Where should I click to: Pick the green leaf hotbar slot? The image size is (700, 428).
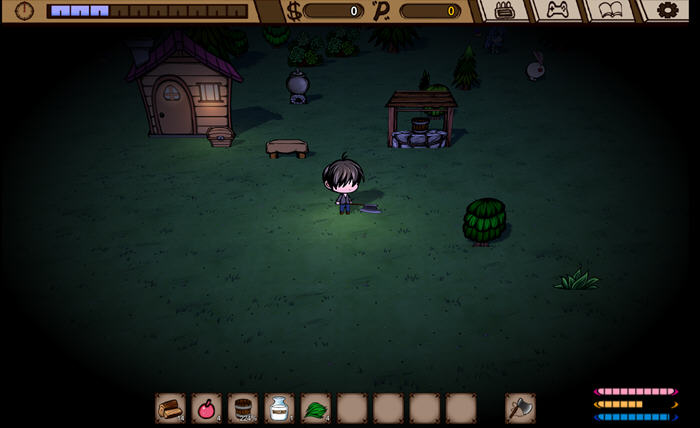pyautogui.click(x=315, y=408)
